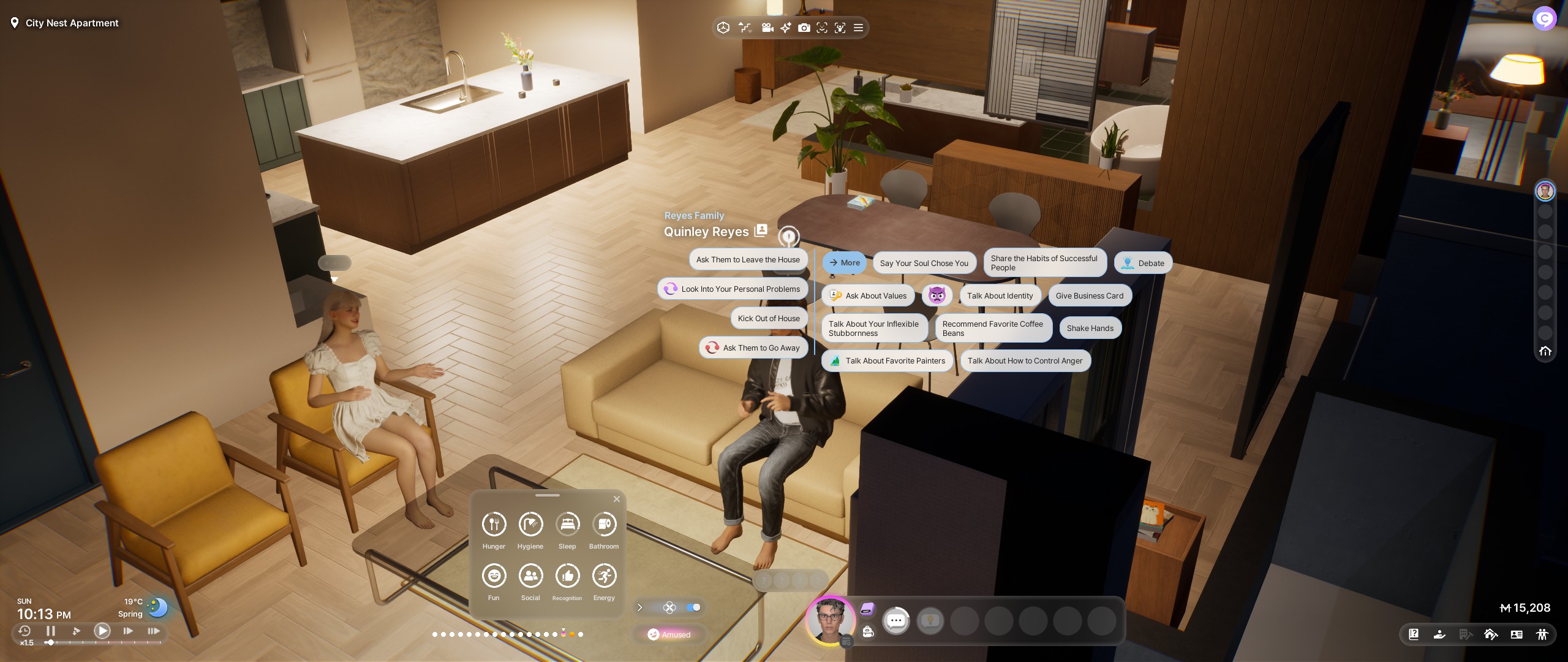Select the 'Shake Hands' interaction

click(1090, 329)
